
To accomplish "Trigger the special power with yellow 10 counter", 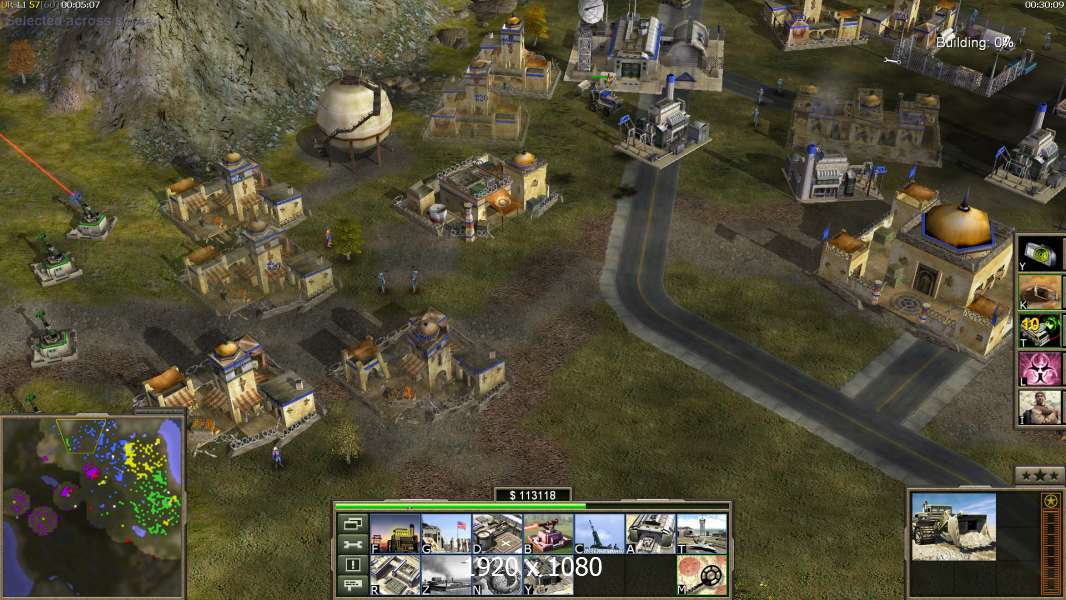I will (1040, 331).
